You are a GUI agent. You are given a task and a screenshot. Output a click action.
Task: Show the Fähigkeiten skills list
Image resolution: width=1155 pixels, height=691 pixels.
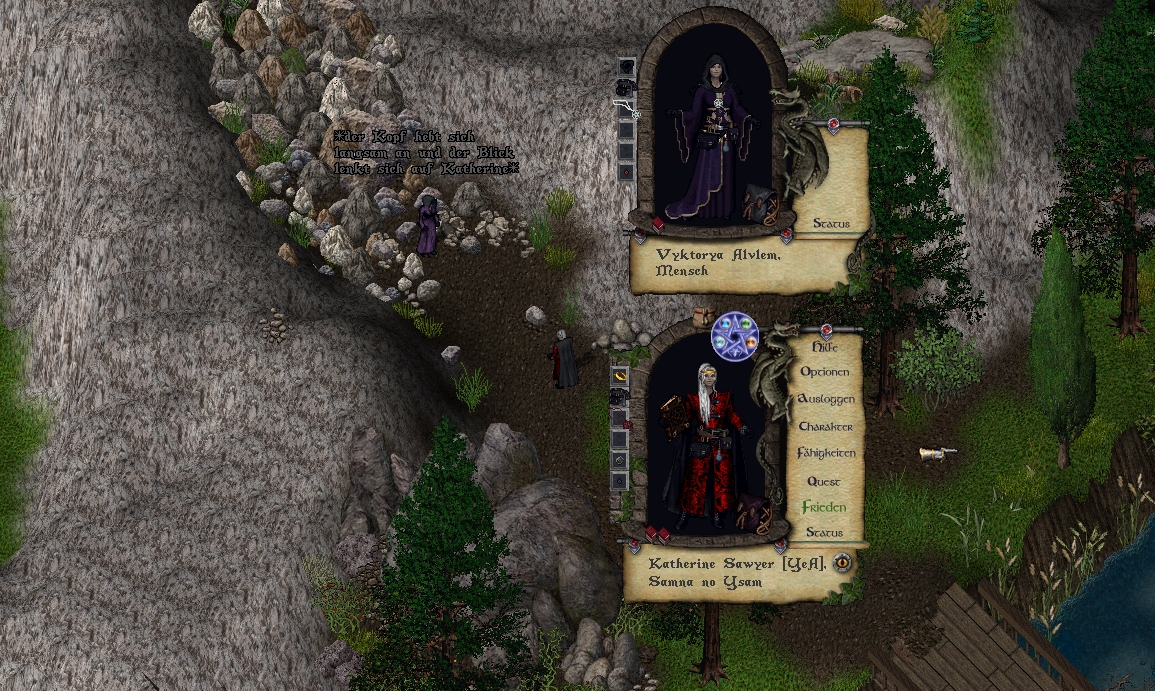[826, 453]
